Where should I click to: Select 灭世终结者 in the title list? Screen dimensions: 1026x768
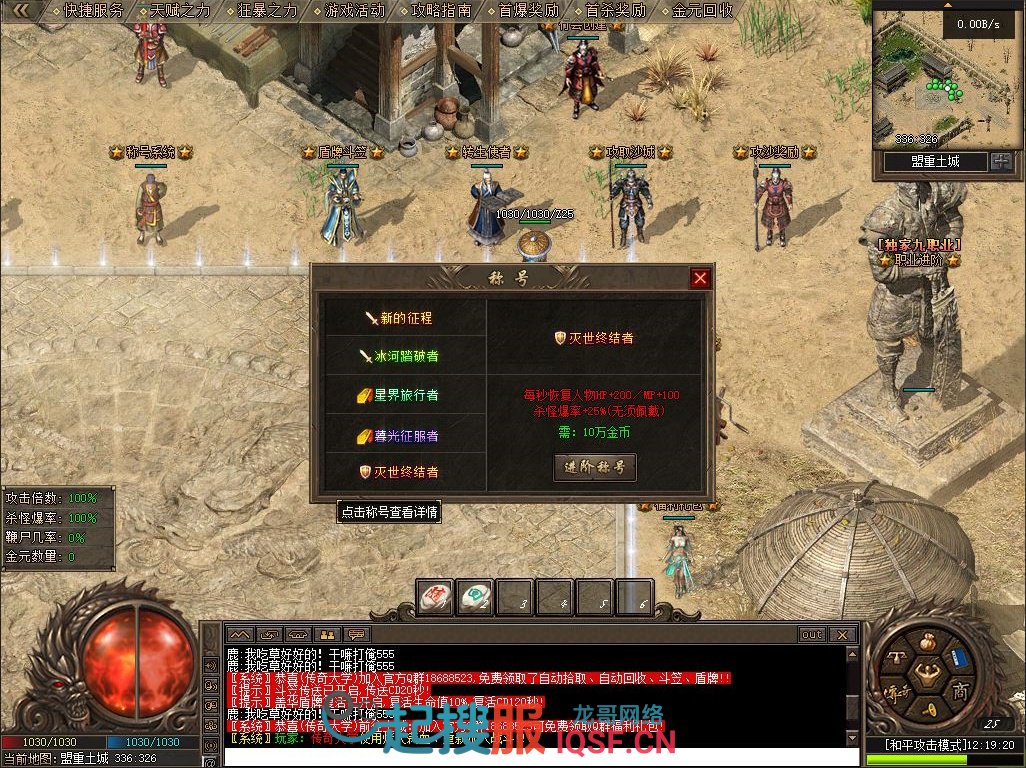pyautogui.click(x=399, y=472)
